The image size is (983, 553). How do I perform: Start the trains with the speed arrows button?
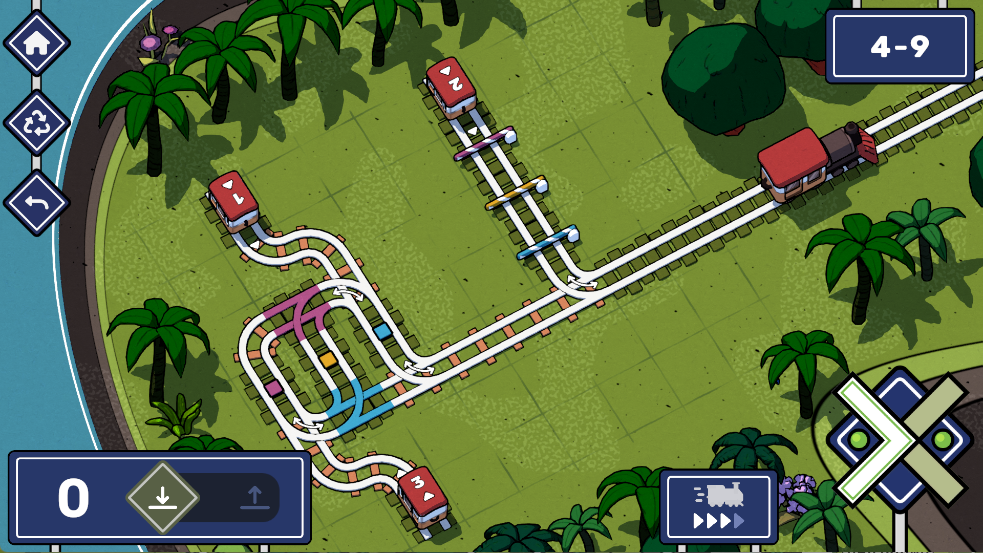(x=718, y=506)
